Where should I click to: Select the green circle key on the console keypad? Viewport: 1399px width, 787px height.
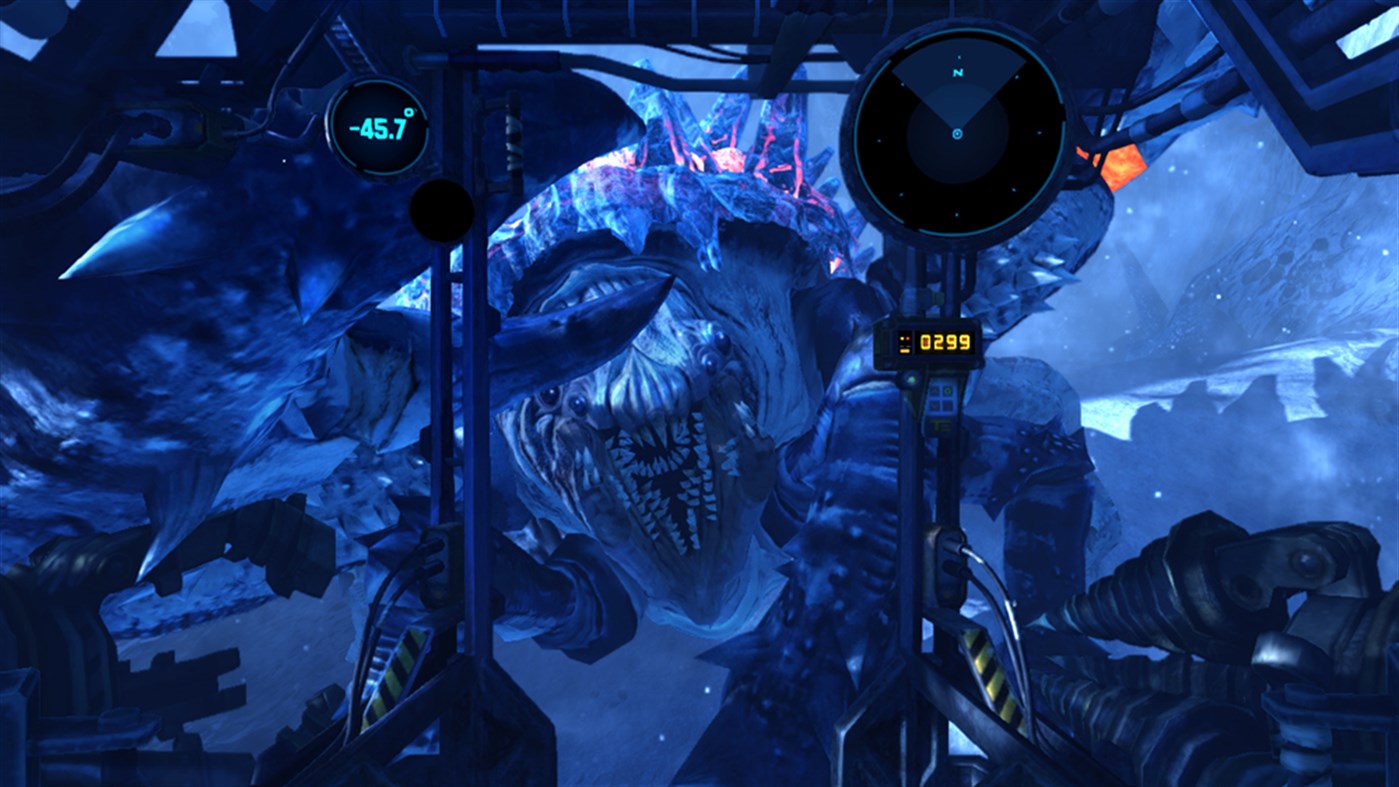tap(947, 391)
